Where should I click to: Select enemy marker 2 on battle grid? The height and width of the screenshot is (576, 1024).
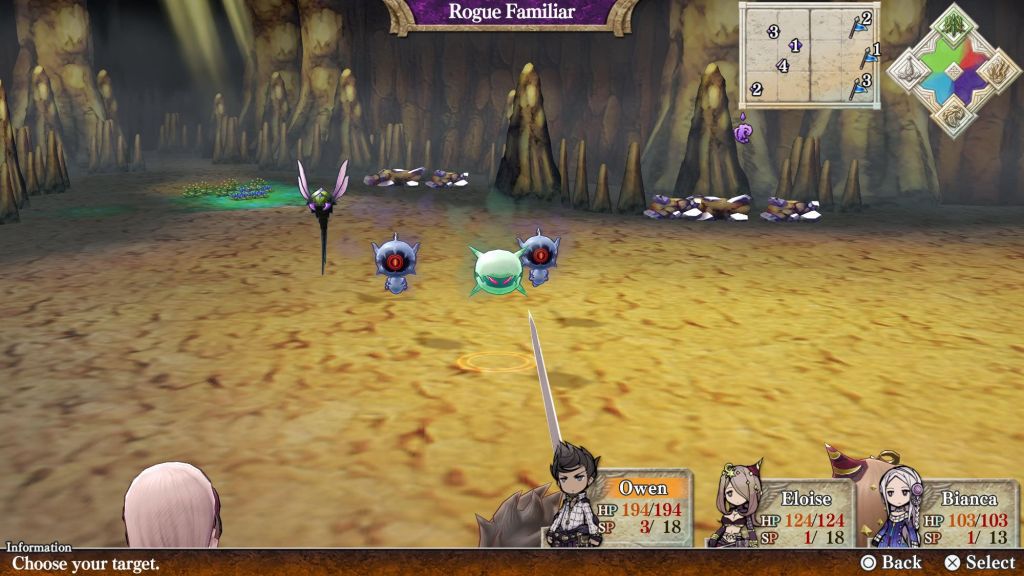757,89
